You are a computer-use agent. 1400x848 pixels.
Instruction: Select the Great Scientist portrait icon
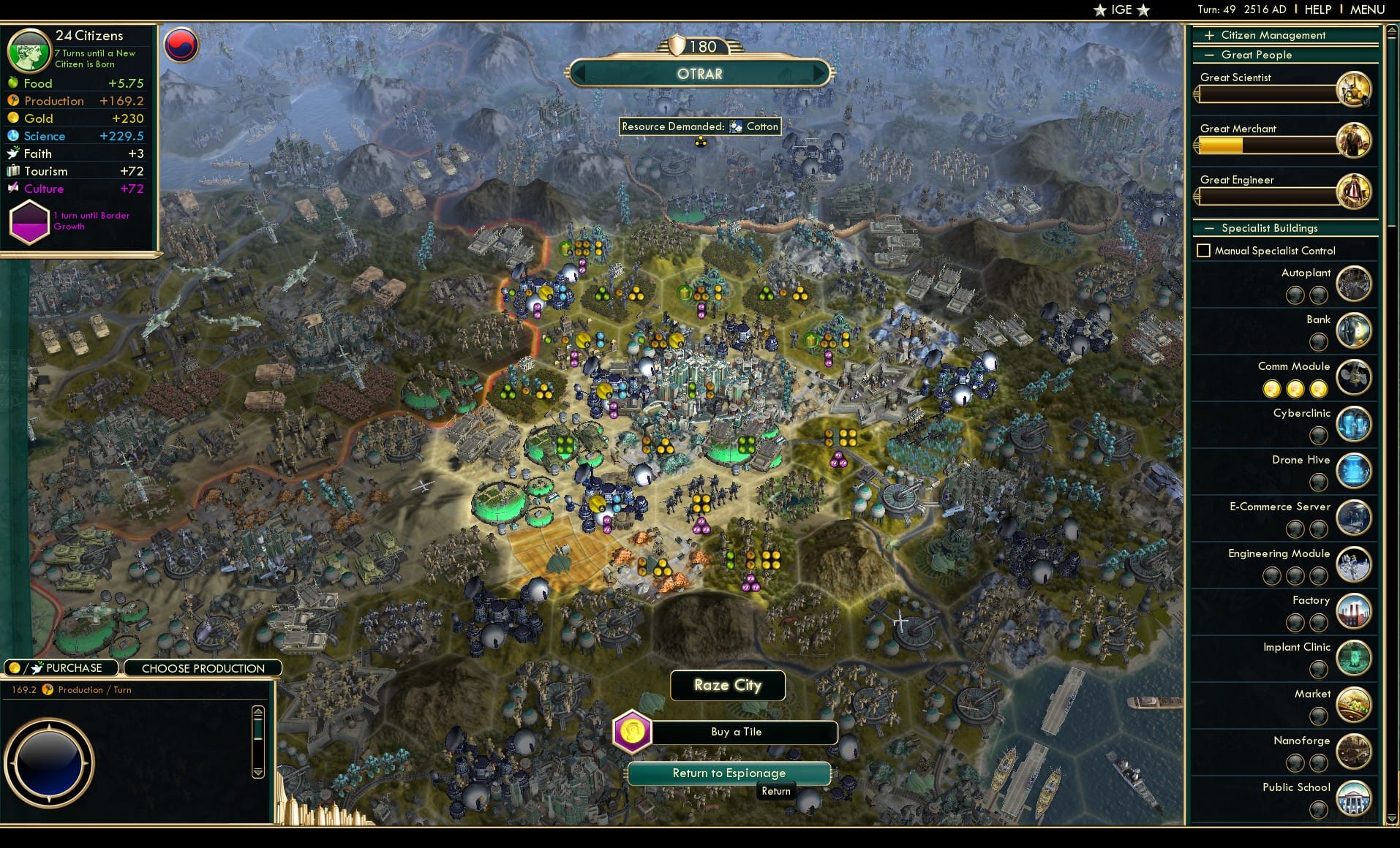coord(1356,88)
